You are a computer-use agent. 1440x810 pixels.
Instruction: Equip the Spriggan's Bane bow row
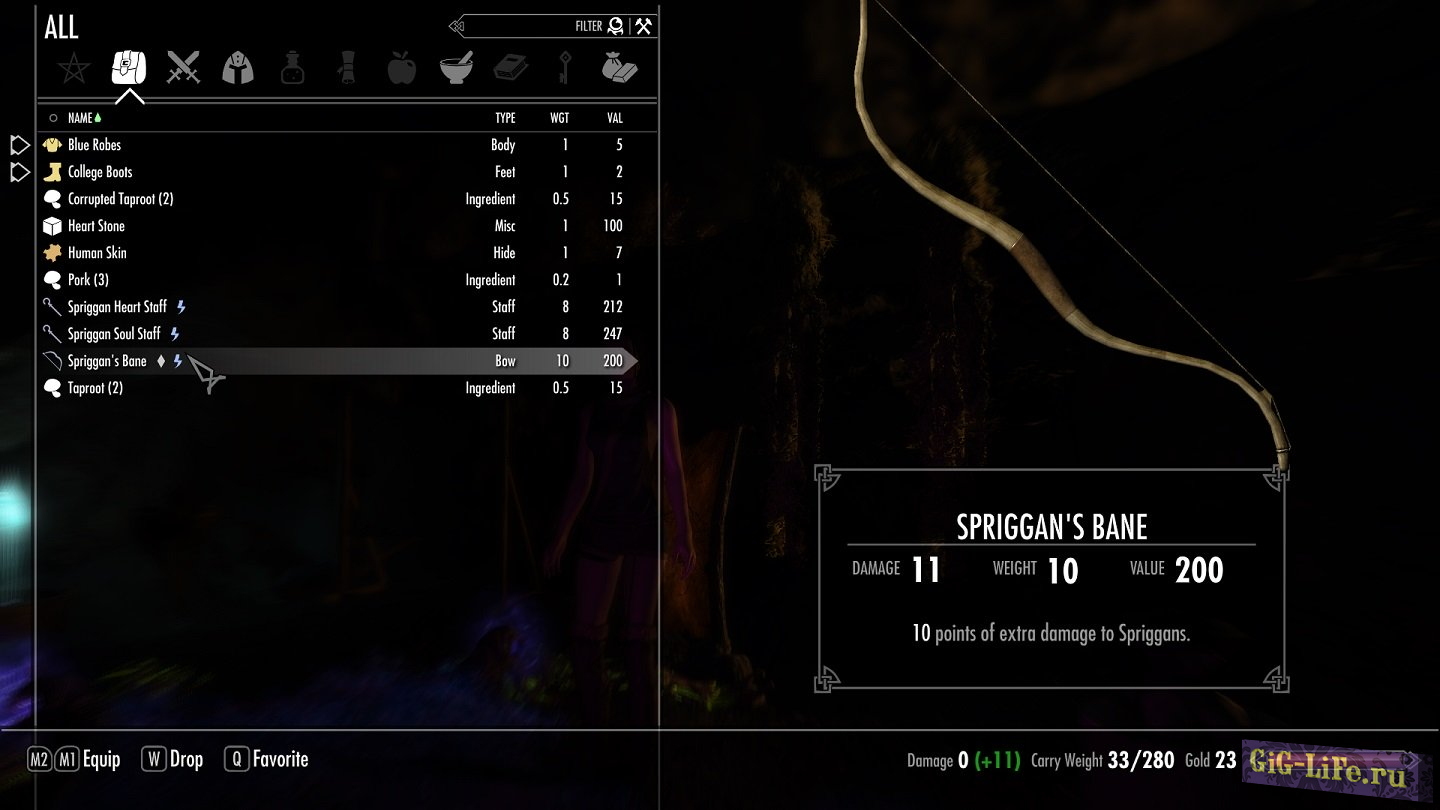point(107,361)
